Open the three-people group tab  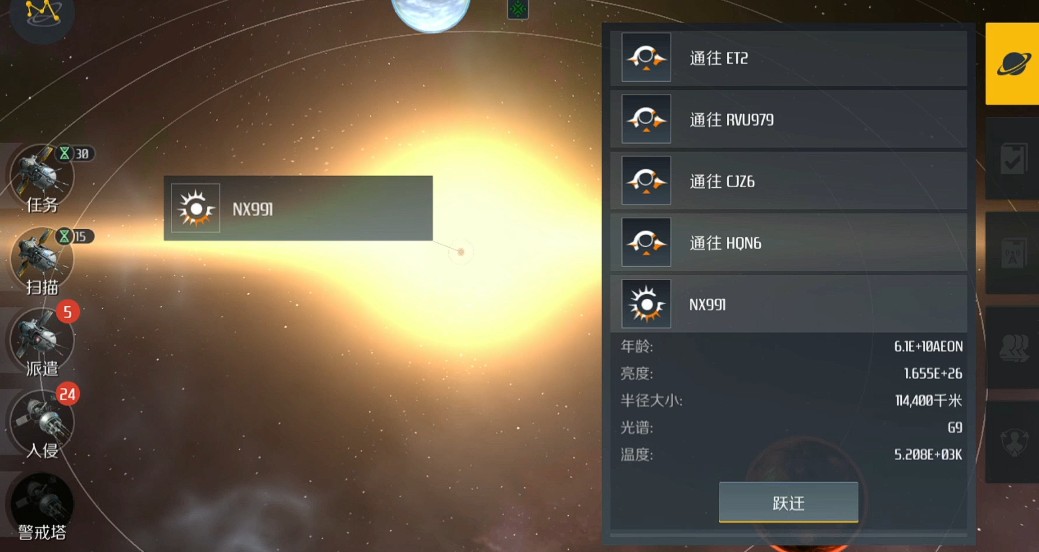pos(1012,348)
